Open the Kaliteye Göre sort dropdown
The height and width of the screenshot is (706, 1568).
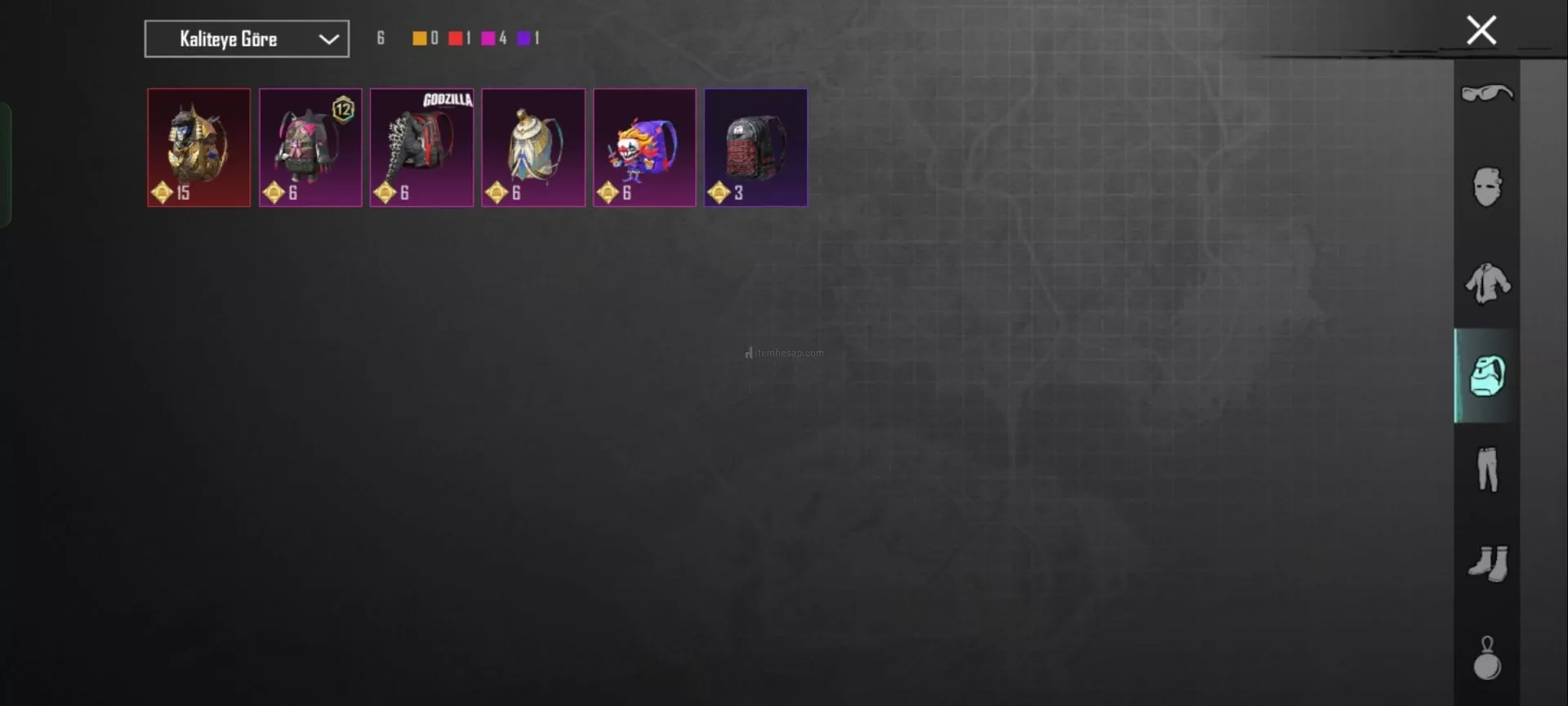coord(247,39)
